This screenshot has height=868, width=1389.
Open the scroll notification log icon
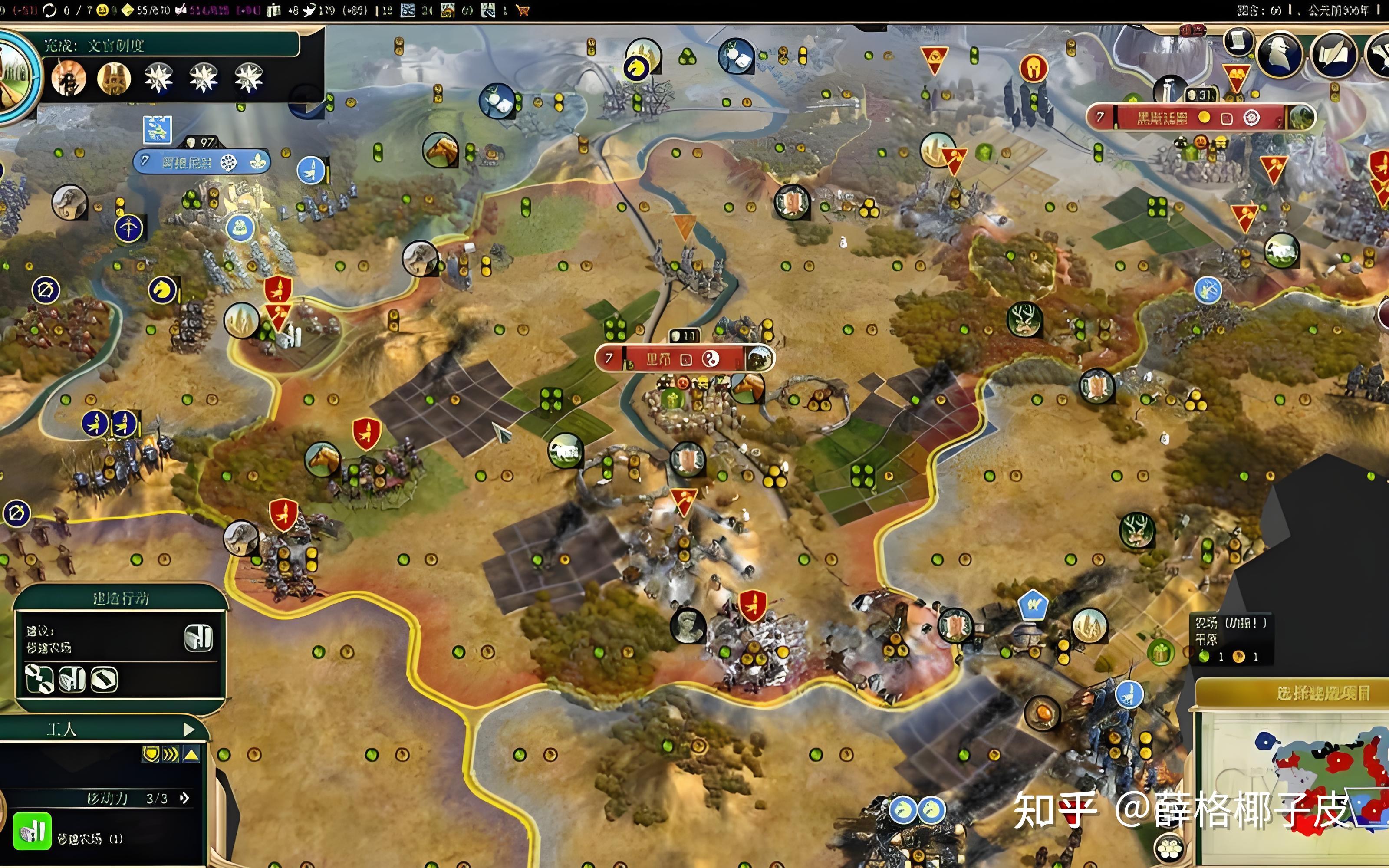[1238, 41]
